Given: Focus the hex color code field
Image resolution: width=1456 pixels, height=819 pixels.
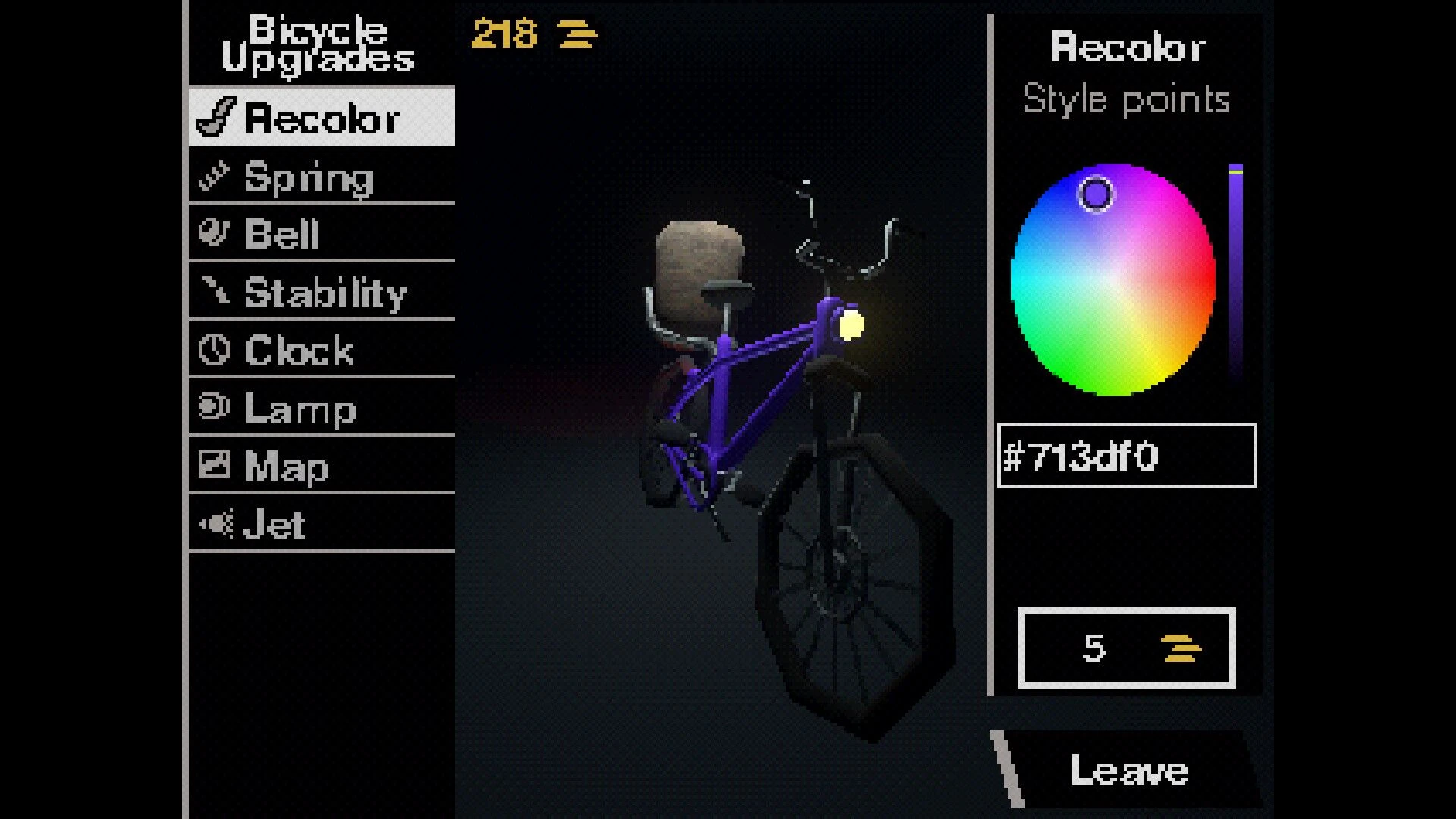Looking at the screenshot, I should pos(1126,456).
